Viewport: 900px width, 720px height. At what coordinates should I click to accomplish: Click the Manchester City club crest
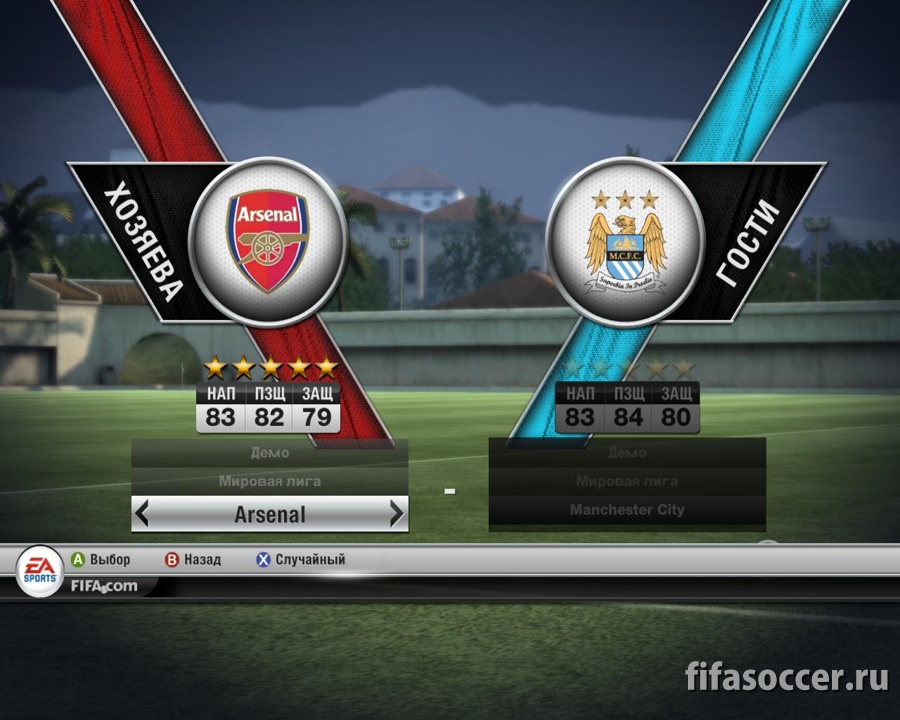(x=627, y=242)
